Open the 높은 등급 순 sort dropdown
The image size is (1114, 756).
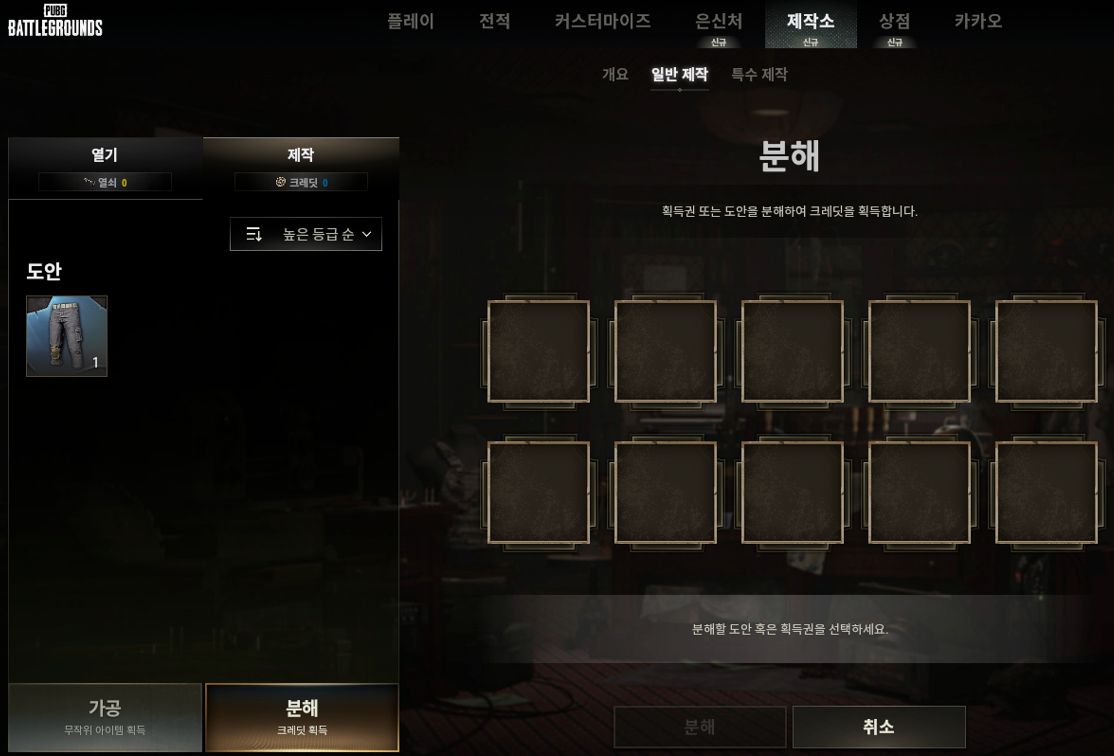click(x=306, y=234)
